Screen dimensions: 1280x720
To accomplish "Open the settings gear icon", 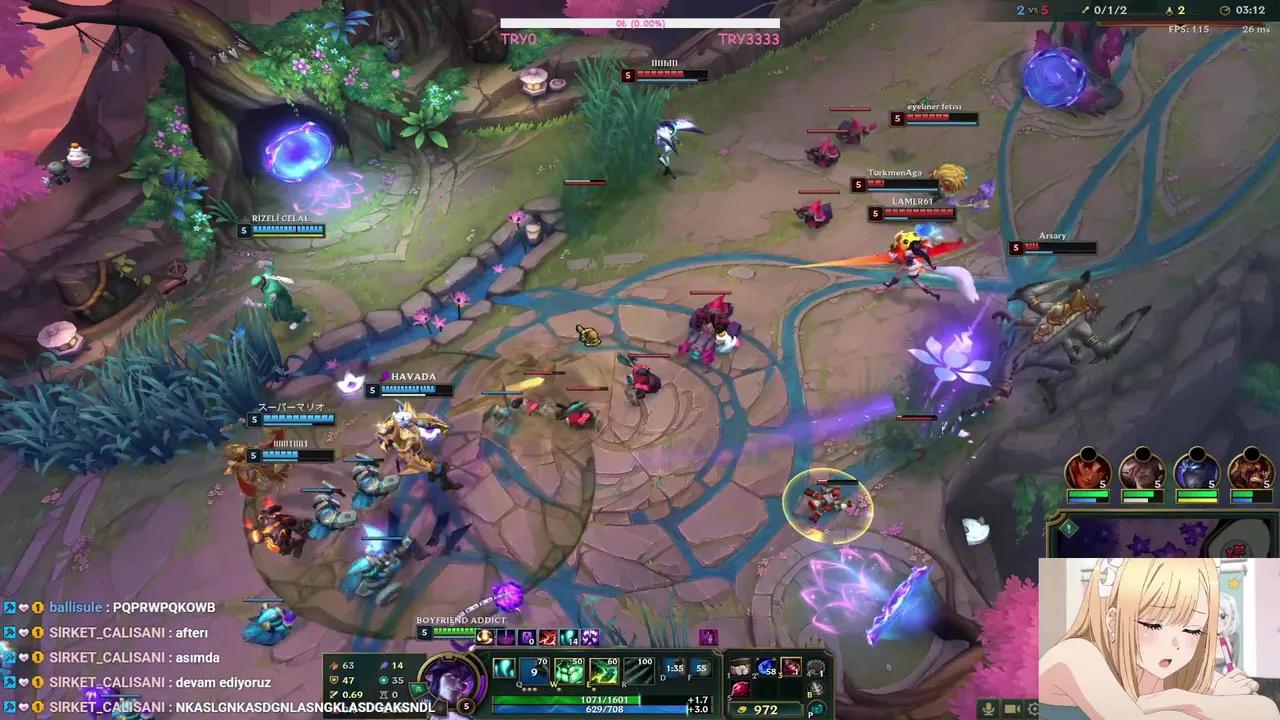I will tap(1033, 709).
